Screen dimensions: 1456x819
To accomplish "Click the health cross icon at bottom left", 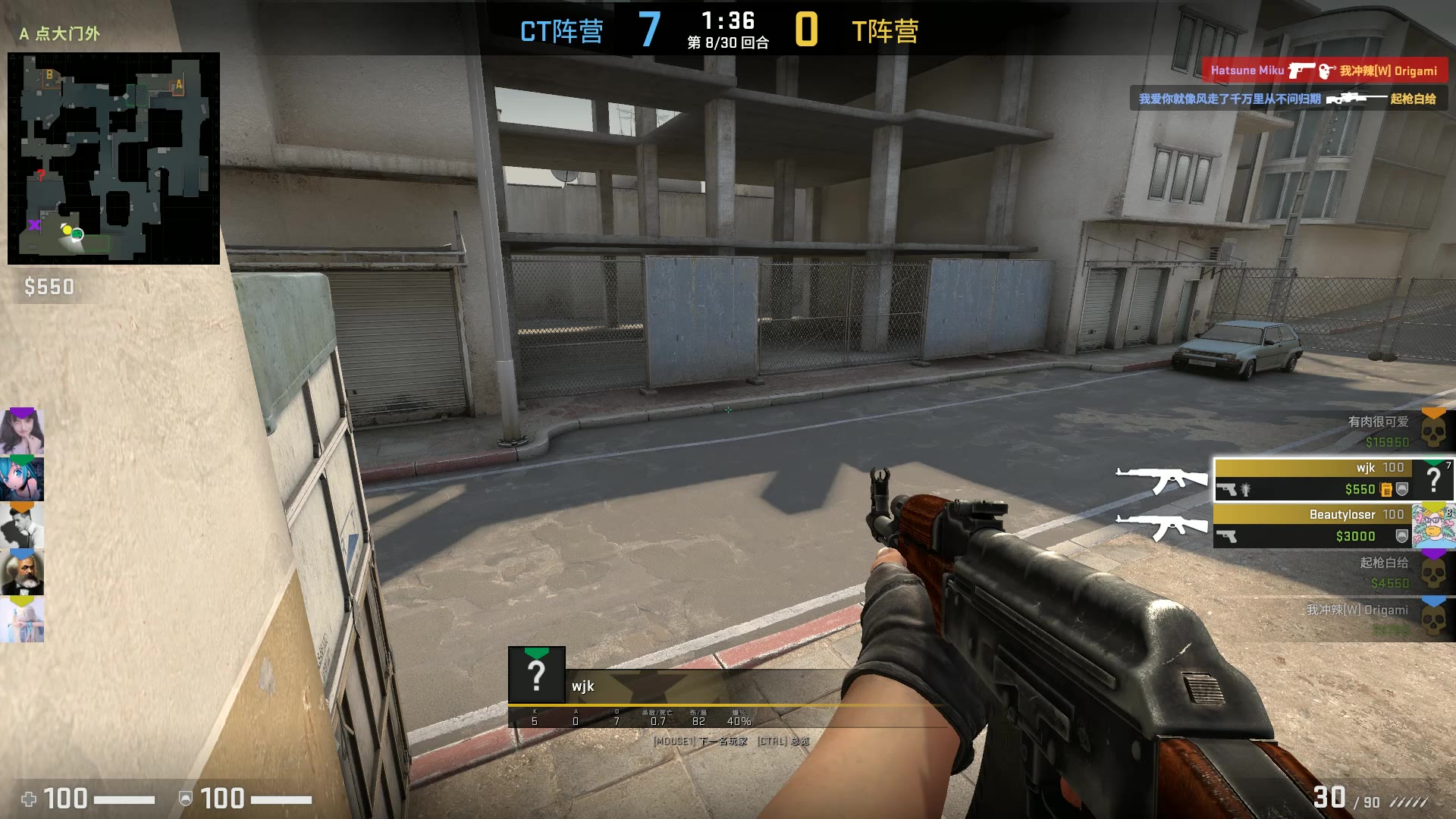I will tap(27, 799).
